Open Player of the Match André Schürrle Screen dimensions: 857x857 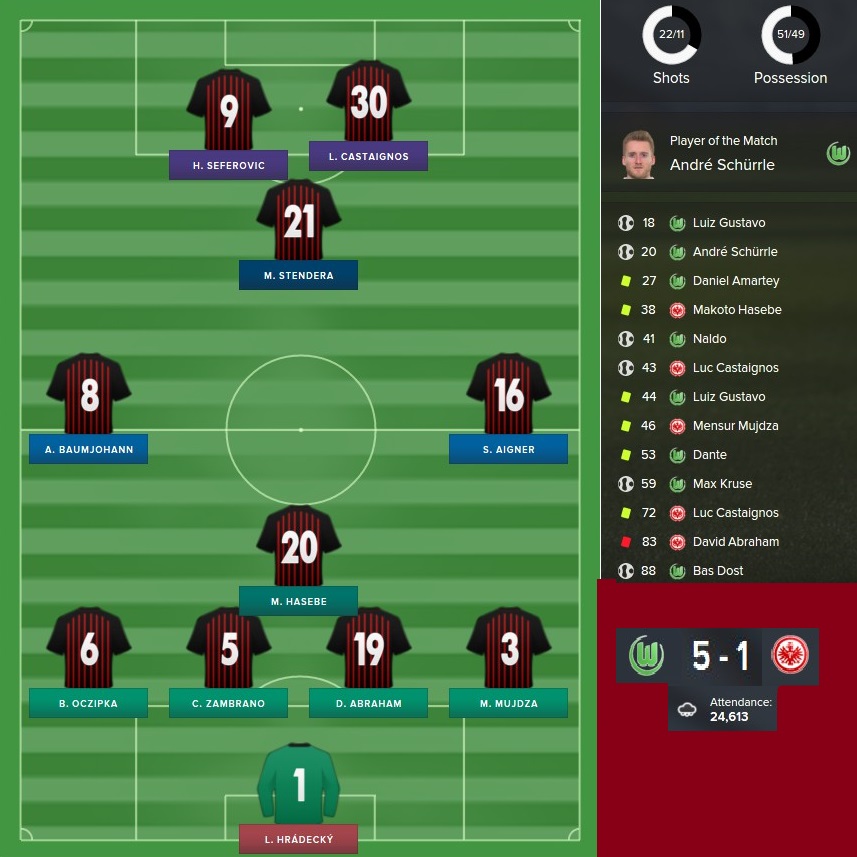tap(721, 165)
